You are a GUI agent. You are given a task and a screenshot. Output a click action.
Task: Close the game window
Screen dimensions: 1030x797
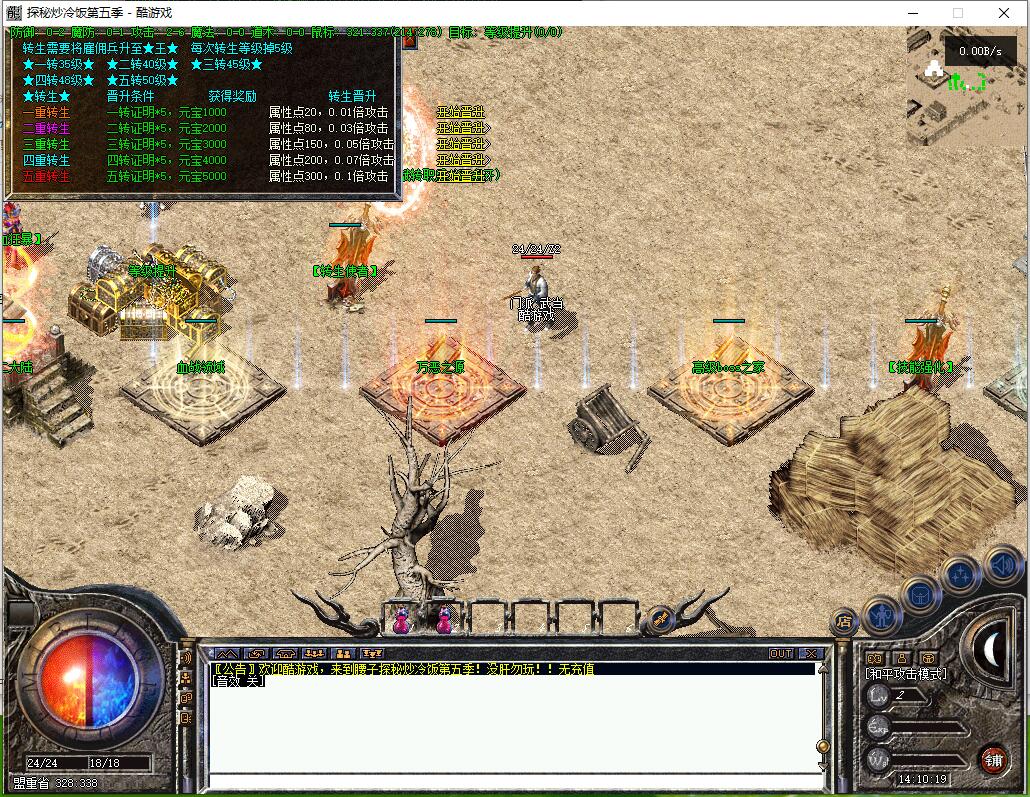(x=1004, y=13)
